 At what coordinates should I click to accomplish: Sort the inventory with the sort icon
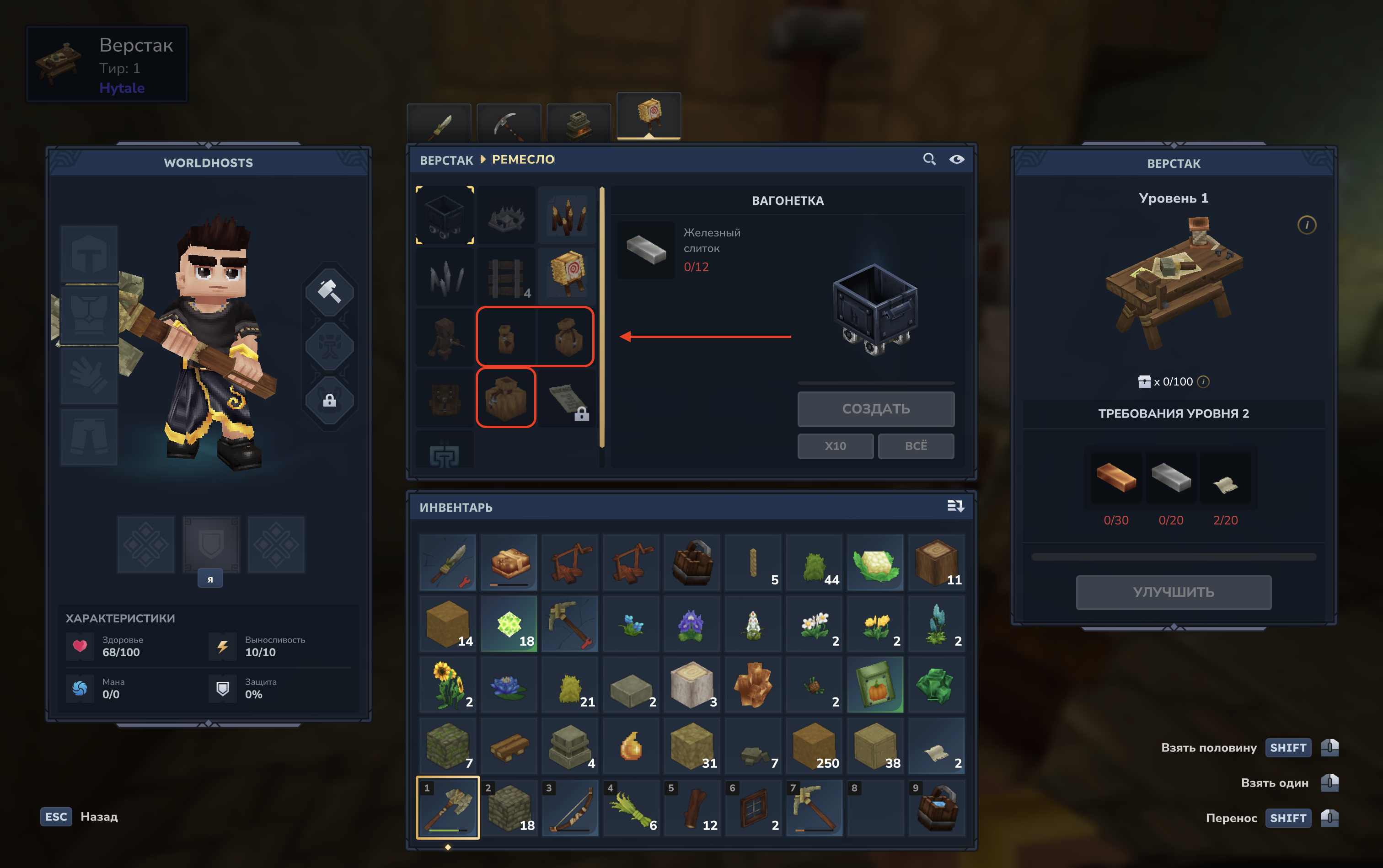click(x=955, y=506)
